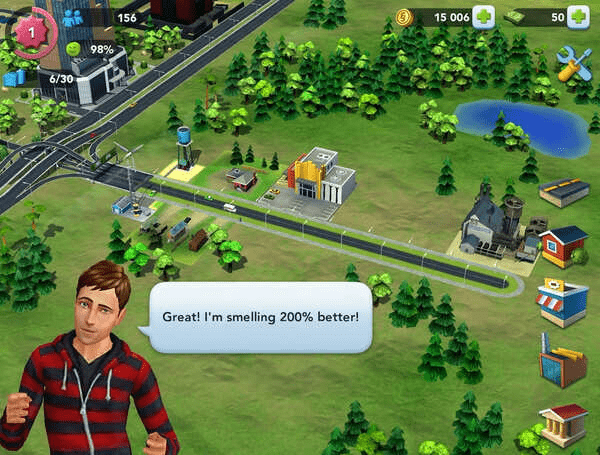Open the store with striped awning icon

click(562, 302)
